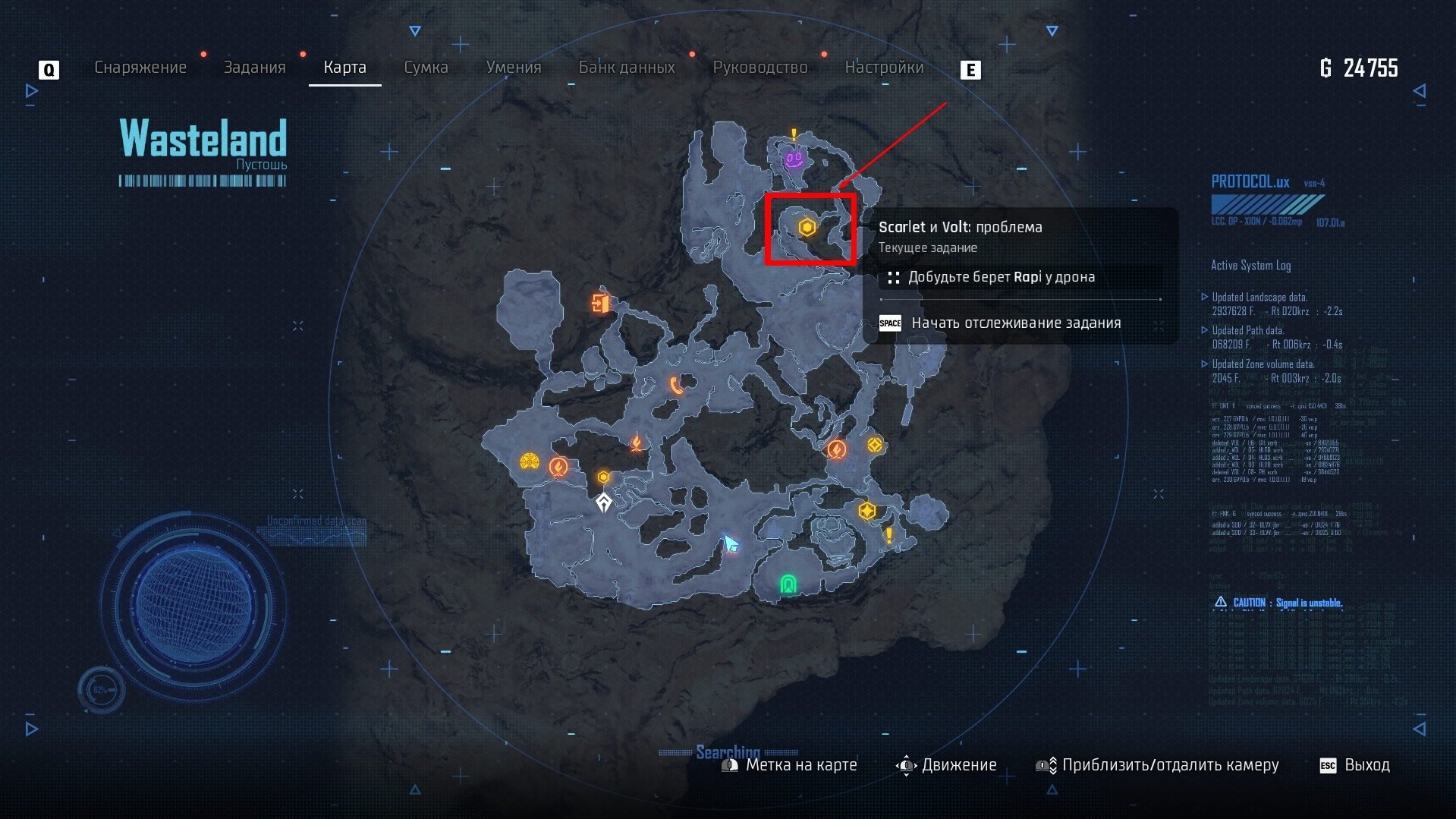Select the white player position marker
Viewport: 1456px width, 819px height.
604,502
